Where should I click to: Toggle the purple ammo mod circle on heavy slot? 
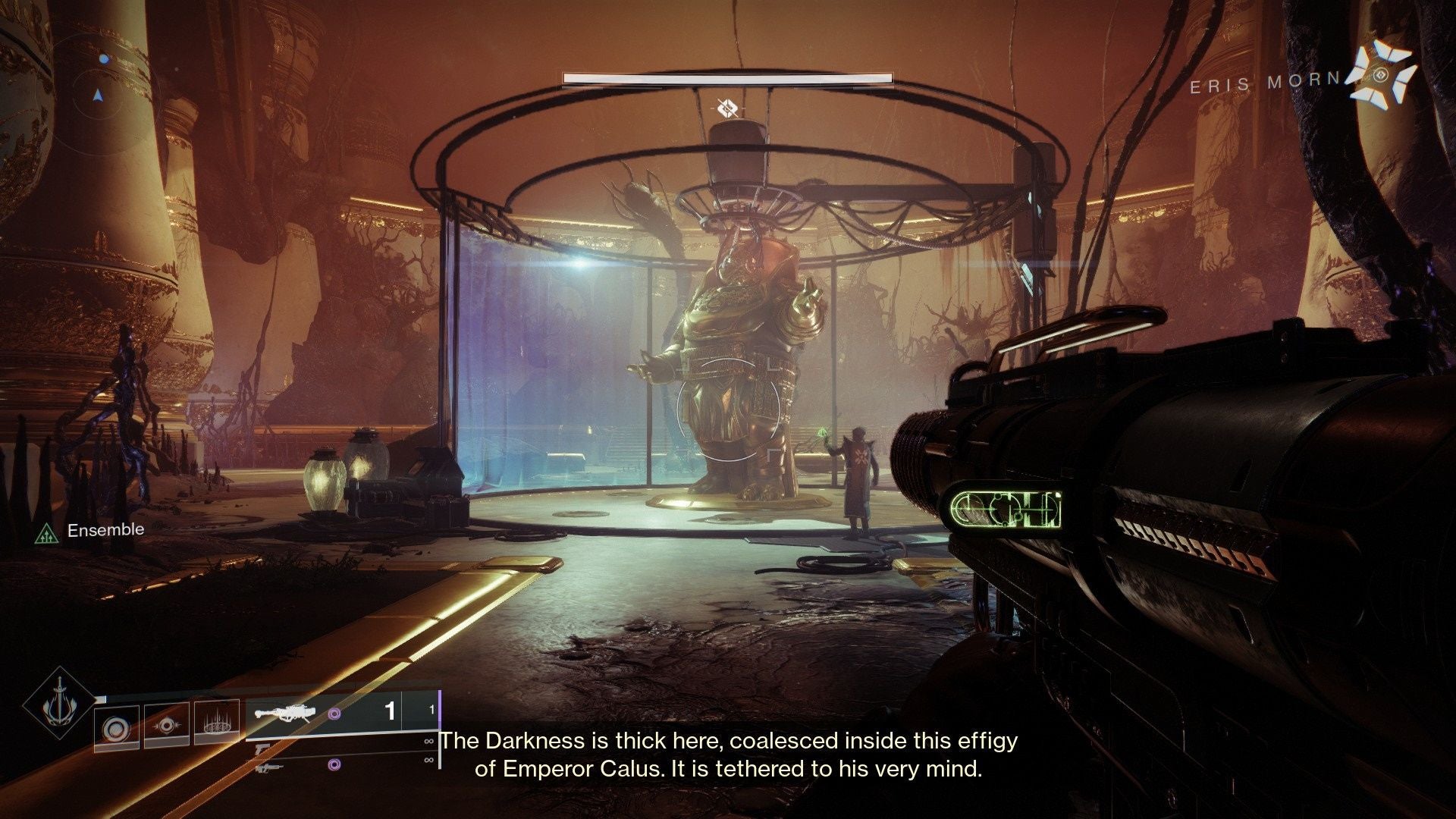336,714
